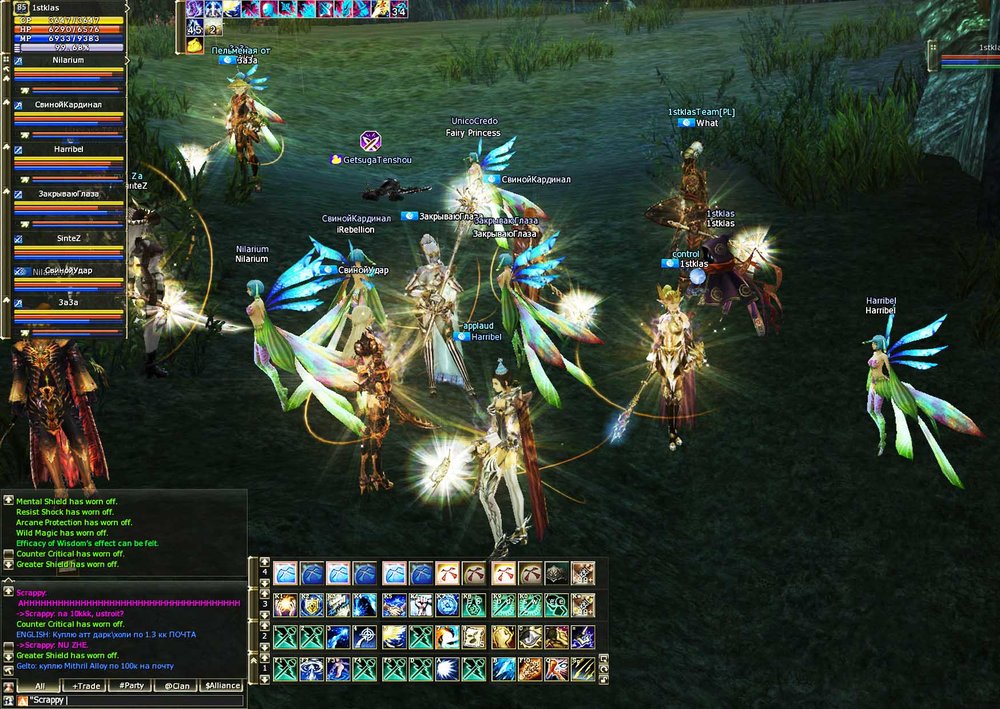
Task: Target SinteZ in the party frame
Action: coord(69,238)
